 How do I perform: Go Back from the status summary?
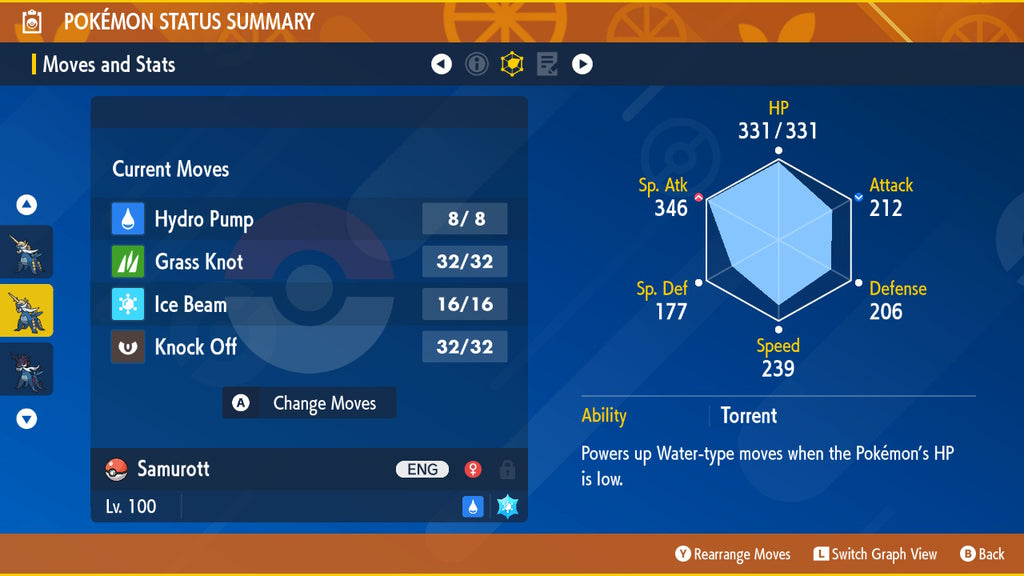982,554
